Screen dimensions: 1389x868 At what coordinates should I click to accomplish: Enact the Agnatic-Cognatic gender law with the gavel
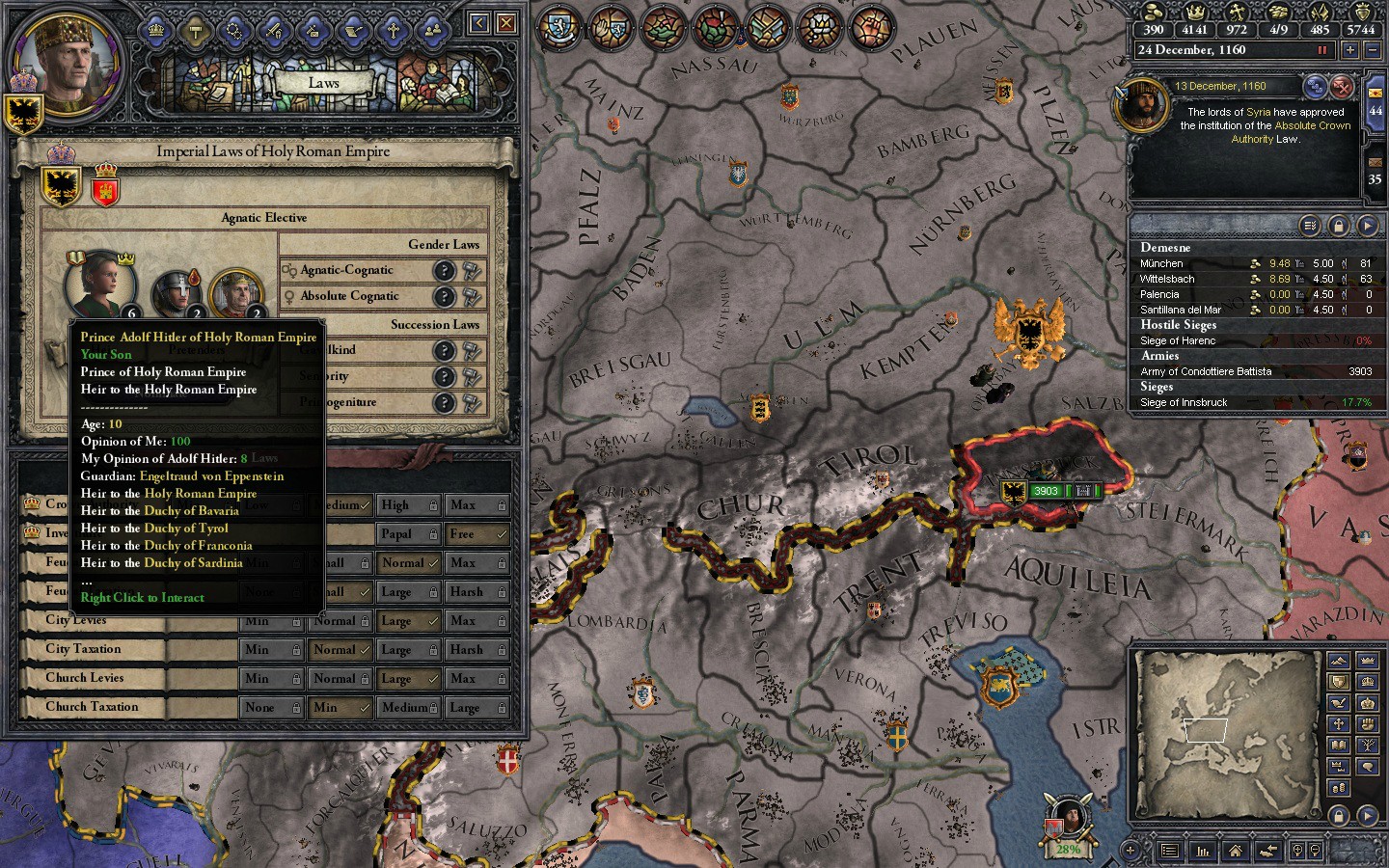[x=471, y=271]
